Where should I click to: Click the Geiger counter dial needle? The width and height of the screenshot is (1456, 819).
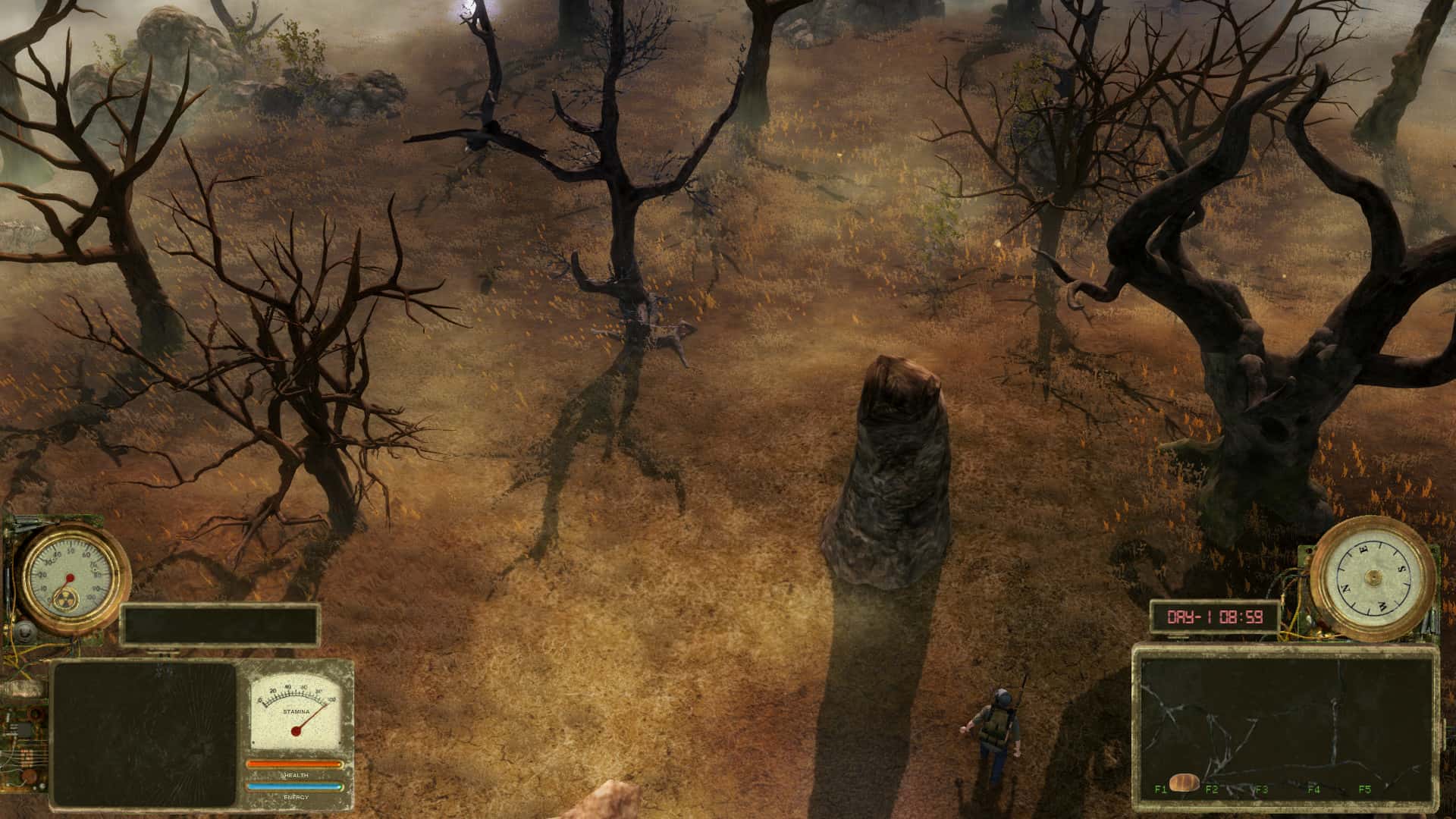tap(71, 578)
